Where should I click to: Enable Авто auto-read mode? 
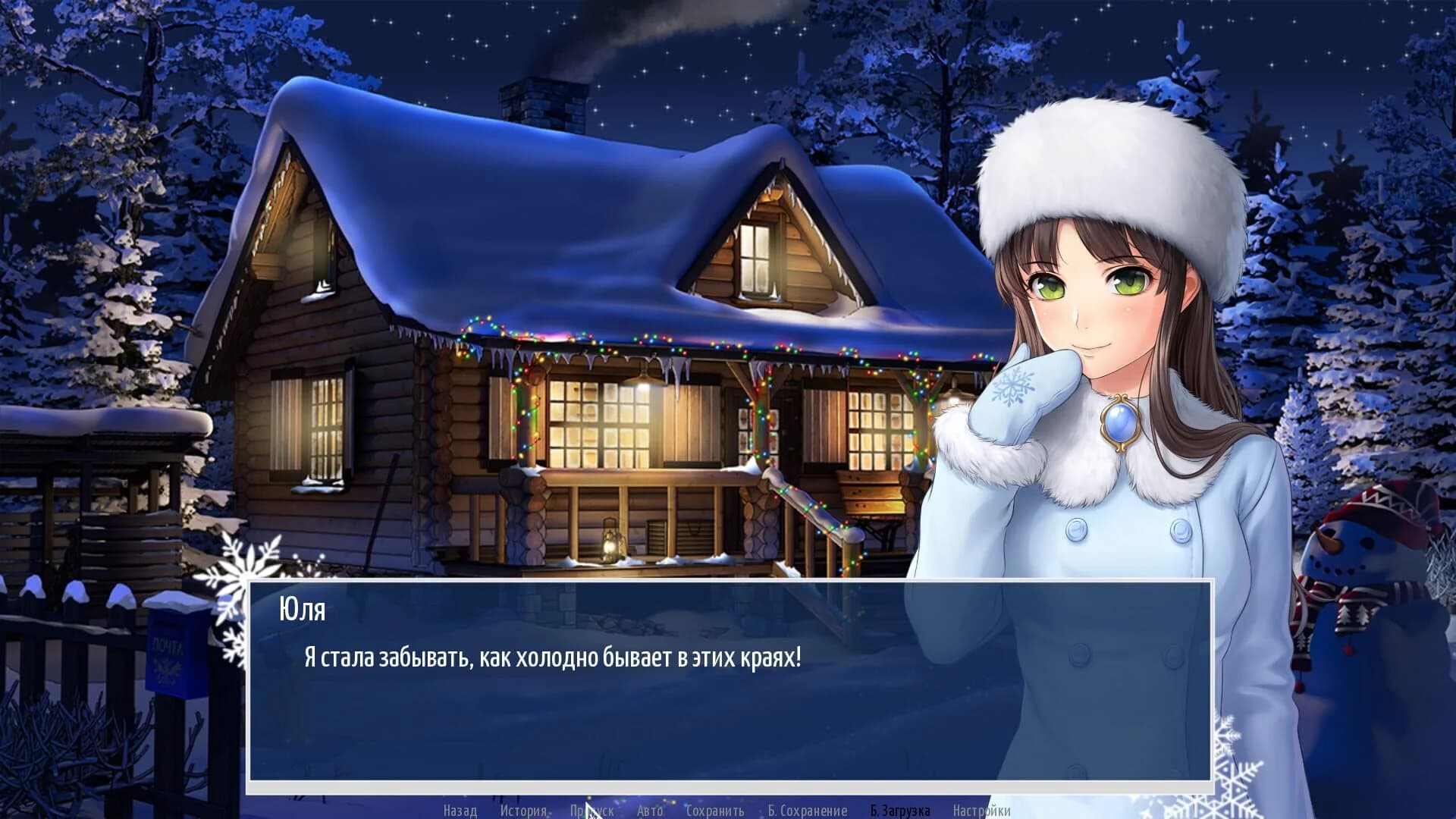coord(650,810)
